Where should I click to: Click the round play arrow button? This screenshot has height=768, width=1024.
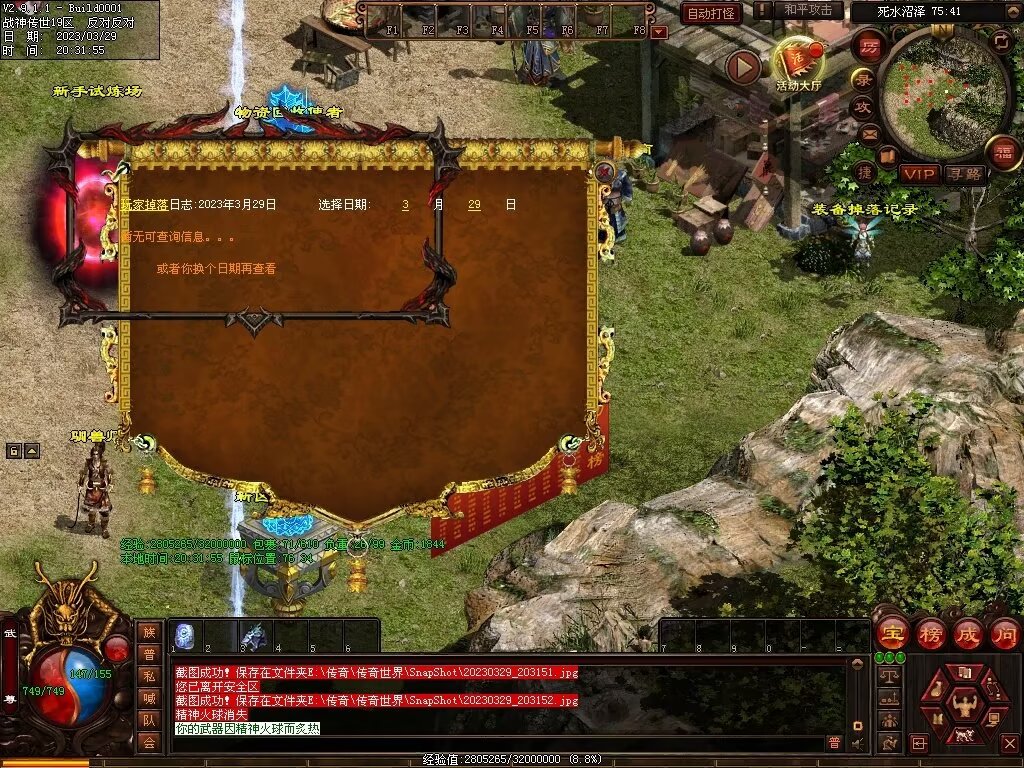pyautogui.click(x=743, y=67)
